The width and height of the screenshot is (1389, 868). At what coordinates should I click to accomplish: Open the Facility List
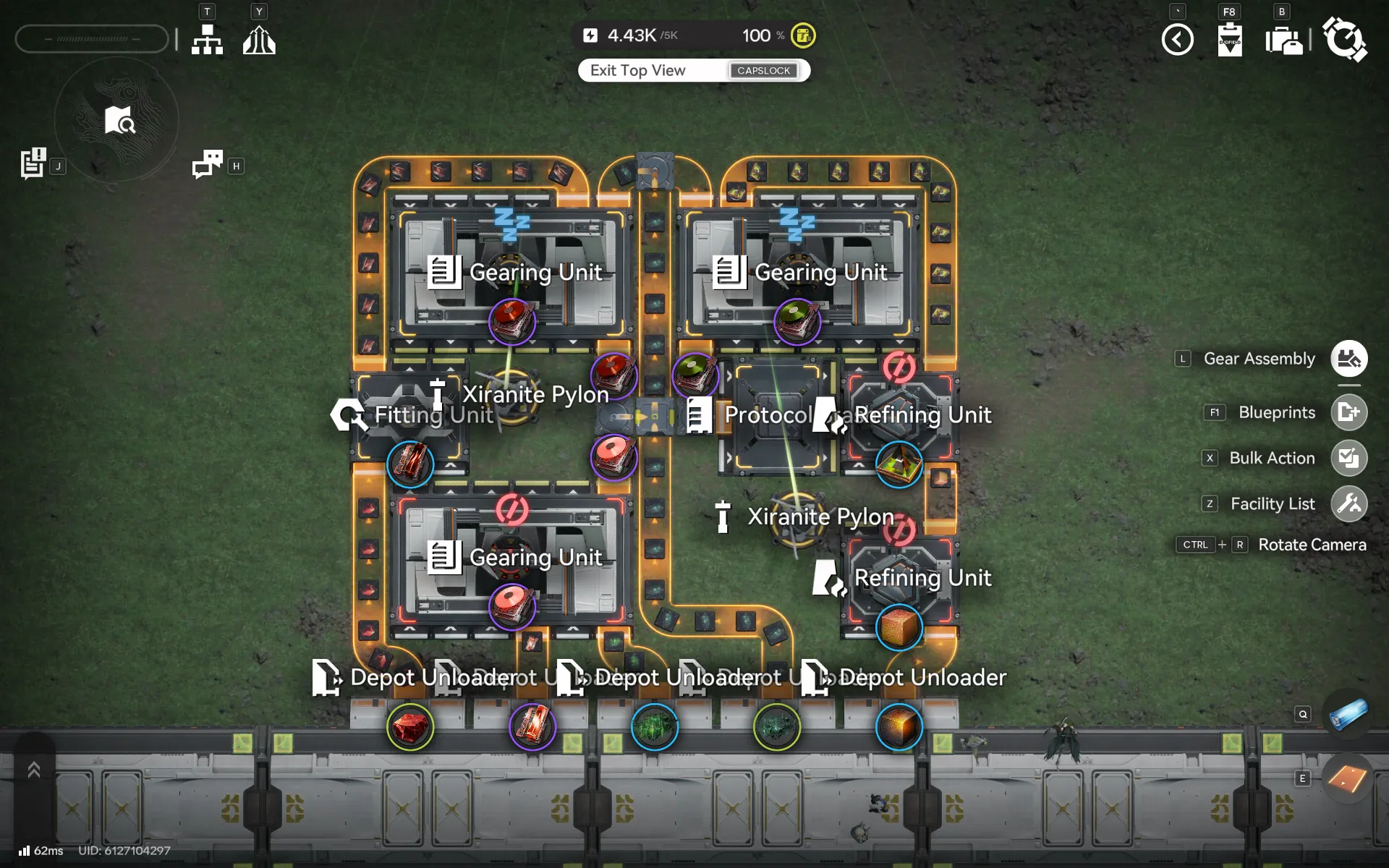[1348, 503]
